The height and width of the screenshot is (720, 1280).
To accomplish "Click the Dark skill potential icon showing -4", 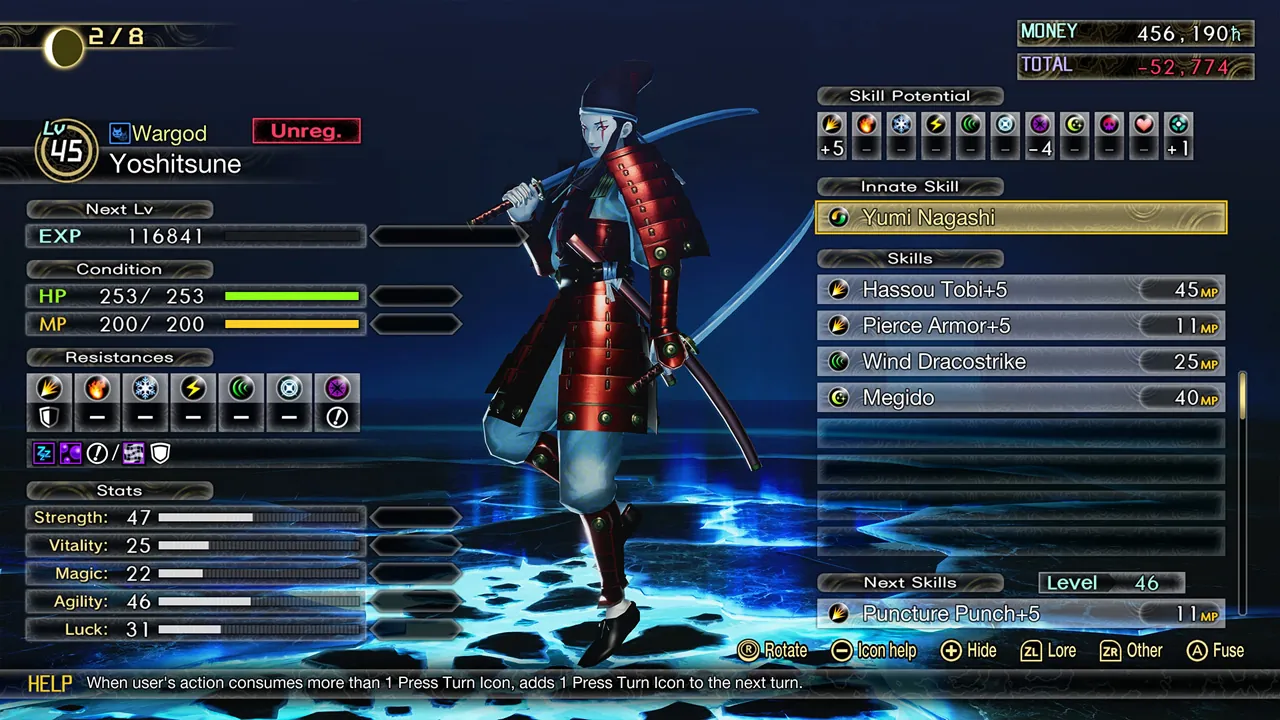I will 1040,135.
